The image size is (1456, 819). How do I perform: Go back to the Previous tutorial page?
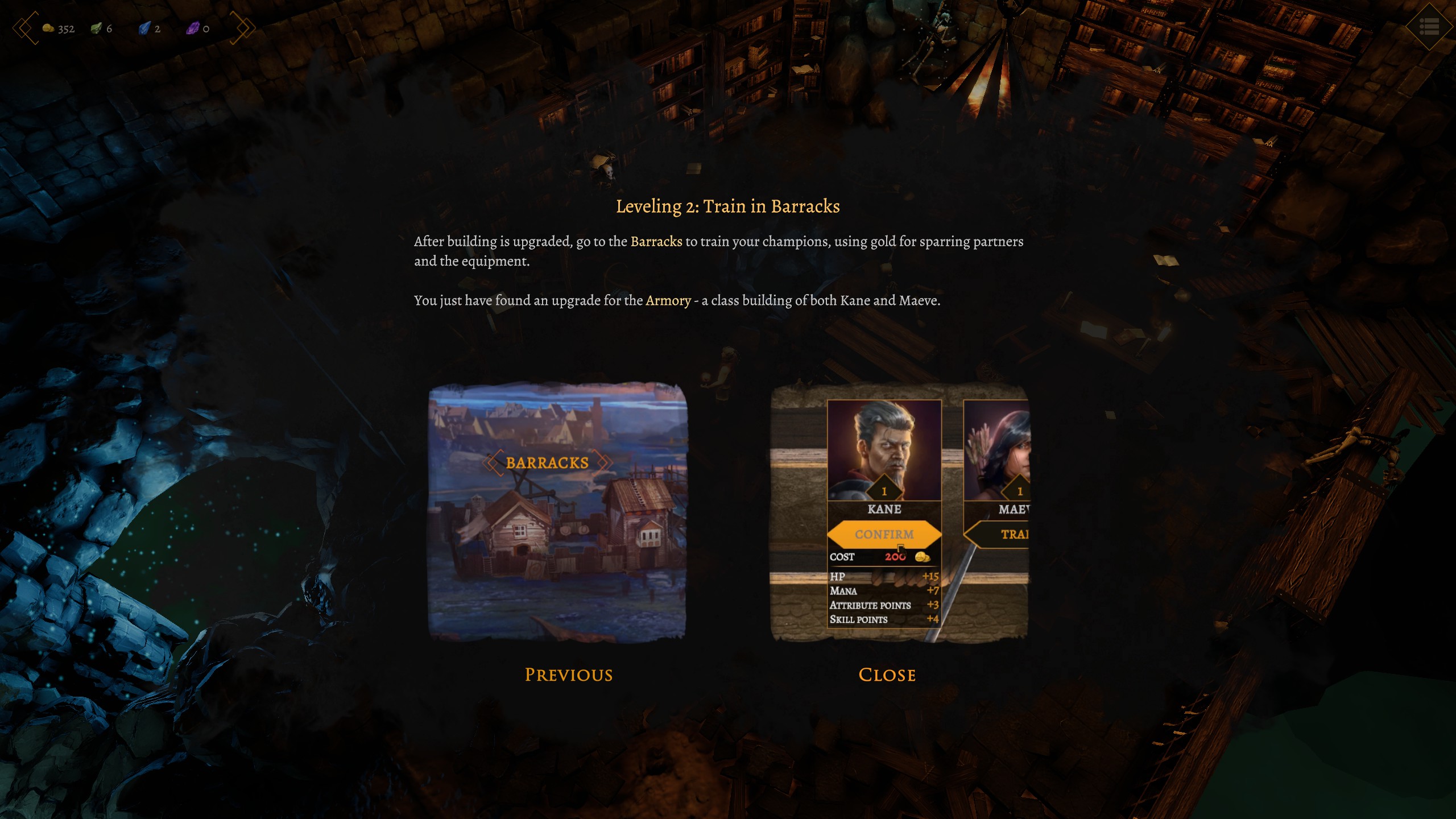tap(568, 675)
